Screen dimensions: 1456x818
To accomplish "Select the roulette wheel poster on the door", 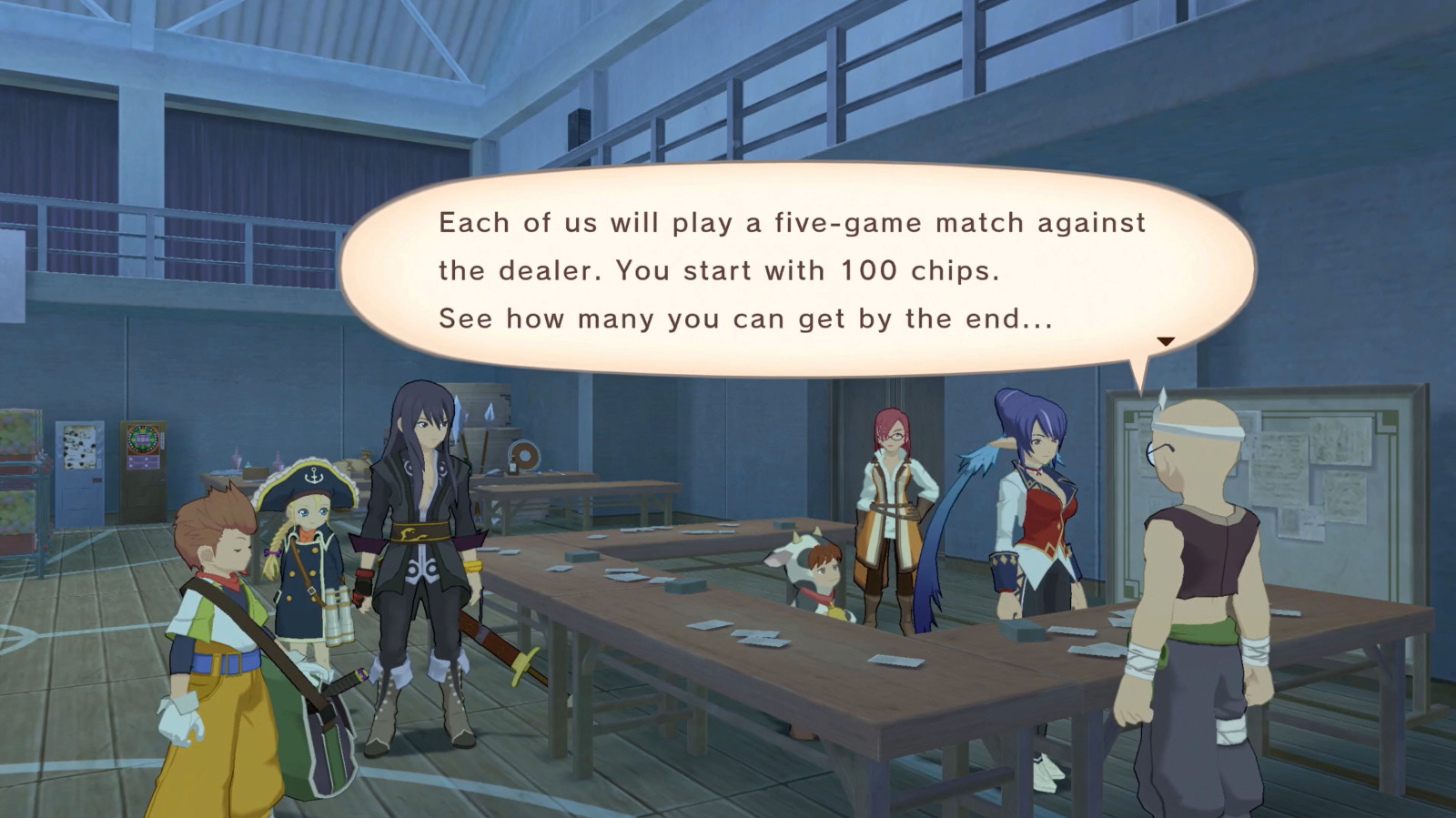I will [143, 439].
